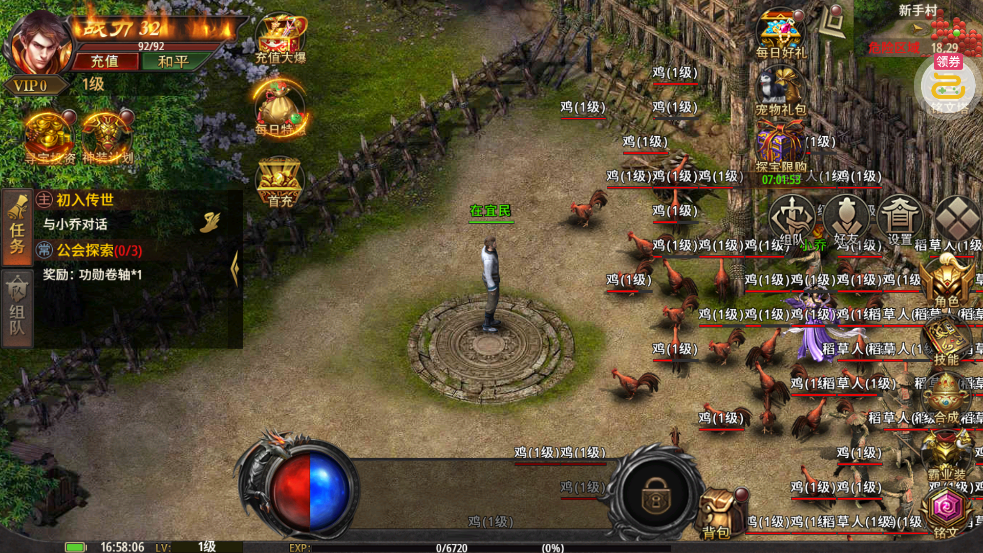The image size is (983, 553).
Task: Open the hero portrait profile
Action: 40,42
